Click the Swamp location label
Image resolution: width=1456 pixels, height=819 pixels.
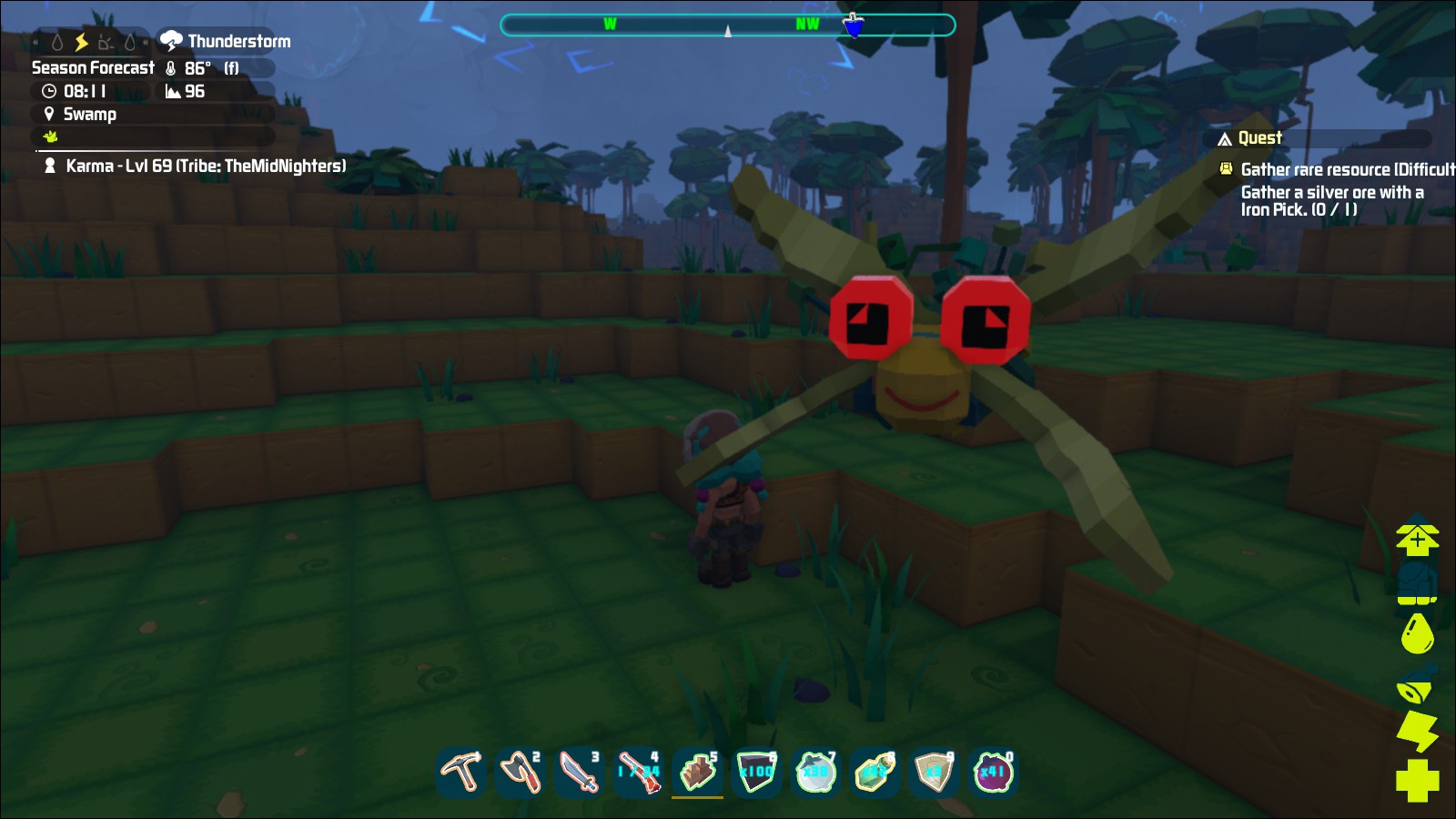[x=89, y=115]
